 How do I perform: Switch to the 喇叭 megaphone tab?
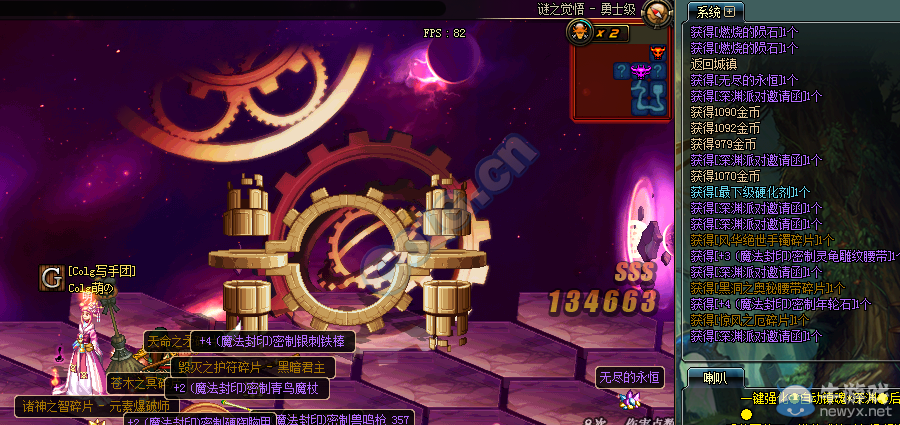(x=714, y=377)
